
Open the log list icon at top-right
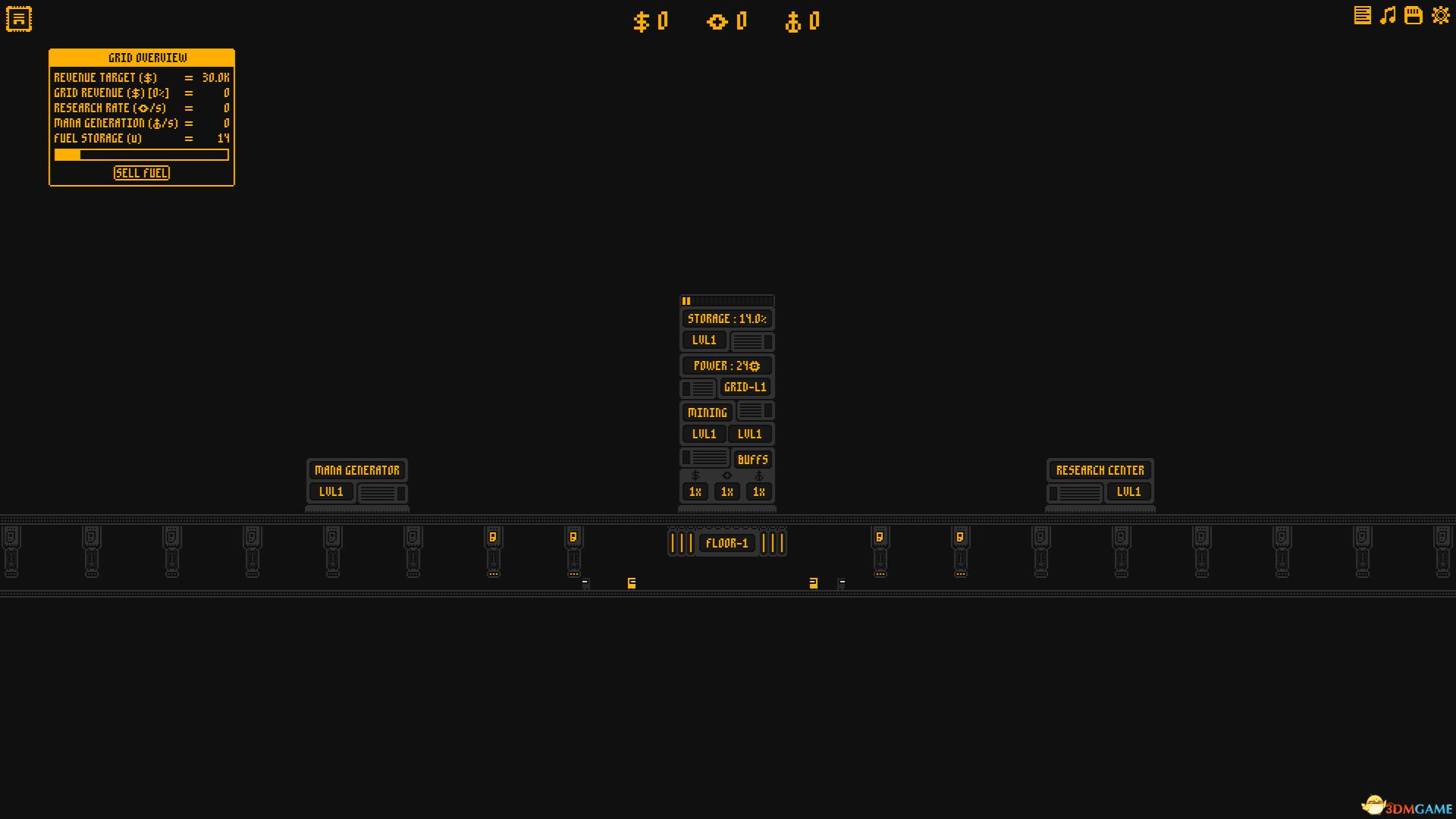[x=1362, y=14]
